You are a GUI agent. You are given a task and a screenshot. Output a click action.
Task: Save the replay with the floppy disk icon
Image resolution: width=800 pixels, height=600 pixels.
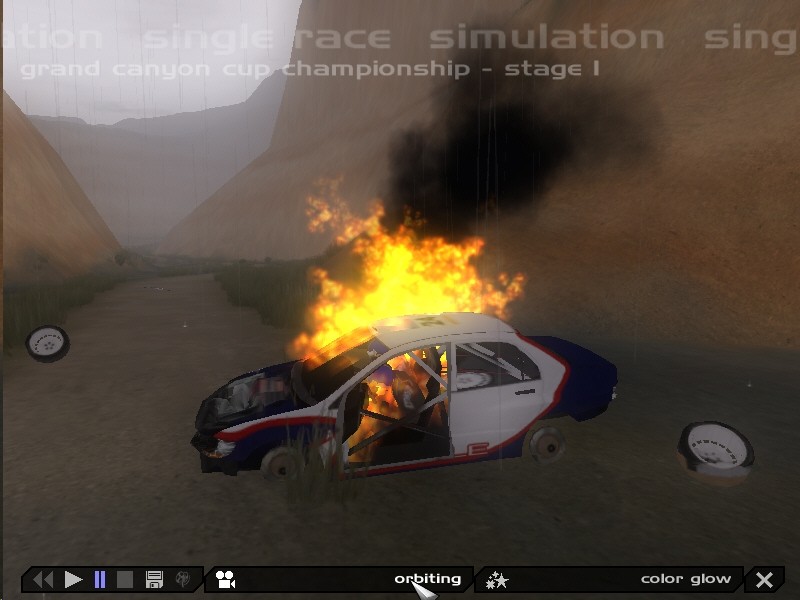point(154,579)
